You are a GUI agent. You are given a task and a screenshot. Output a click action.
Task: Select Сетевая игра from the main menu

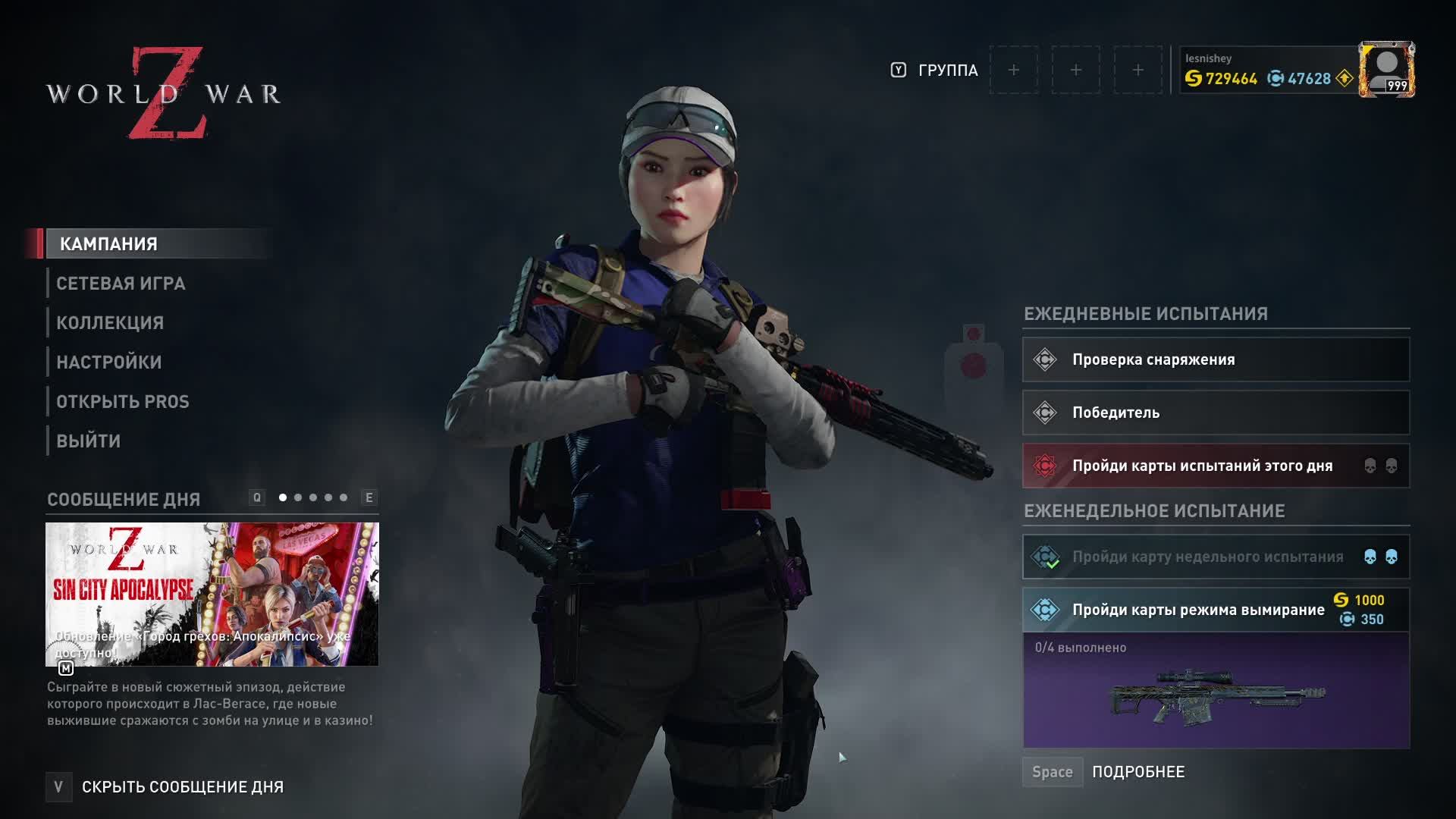[121, 284]
